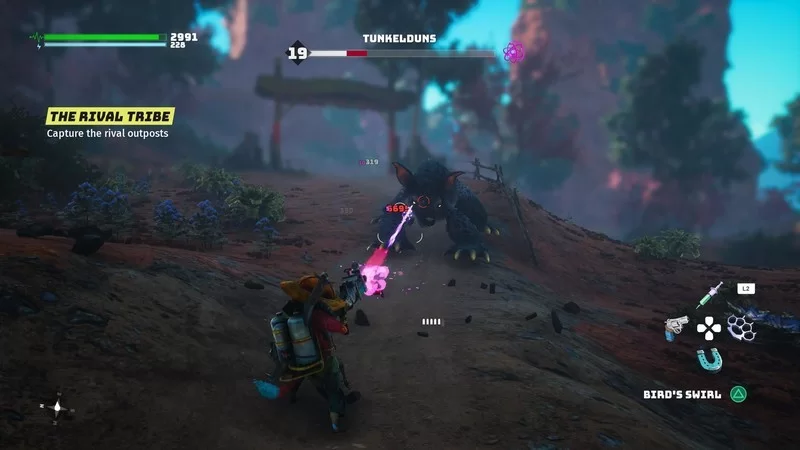Click the compass icon
Screen dimensions: 800x450
click(57, 407)
